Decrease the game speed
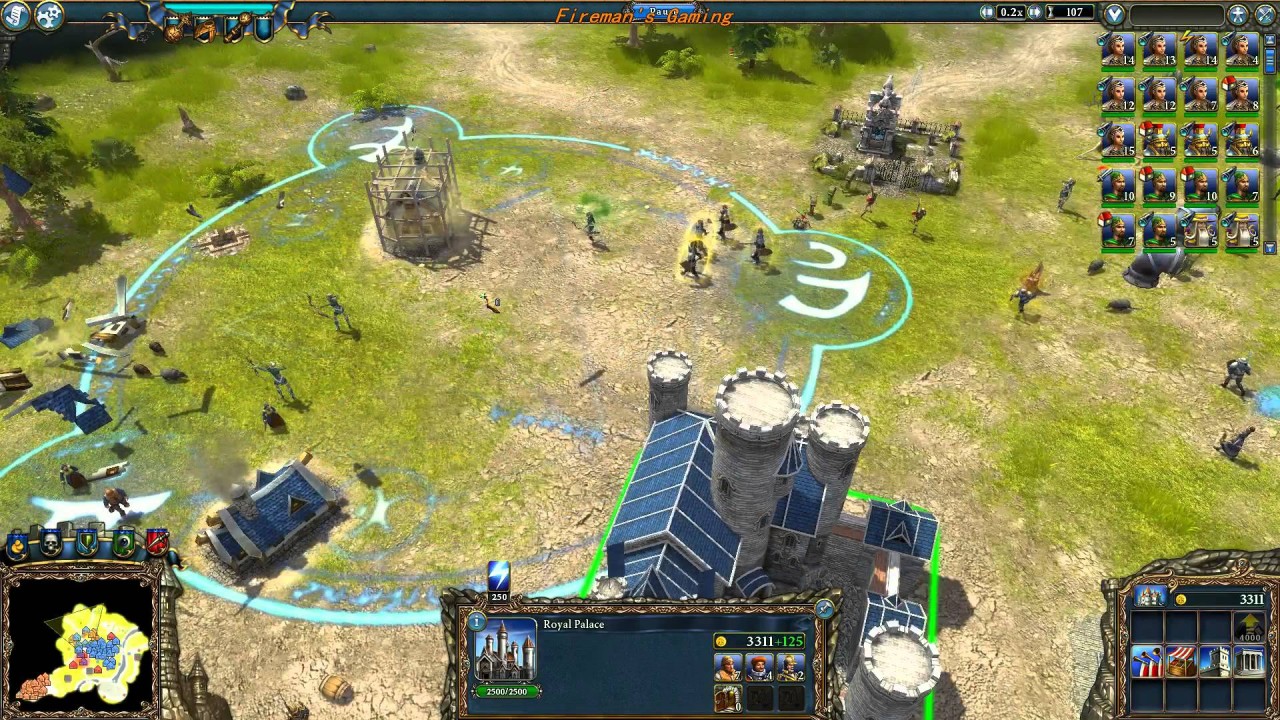1280x720 pixels. [988, 12]
